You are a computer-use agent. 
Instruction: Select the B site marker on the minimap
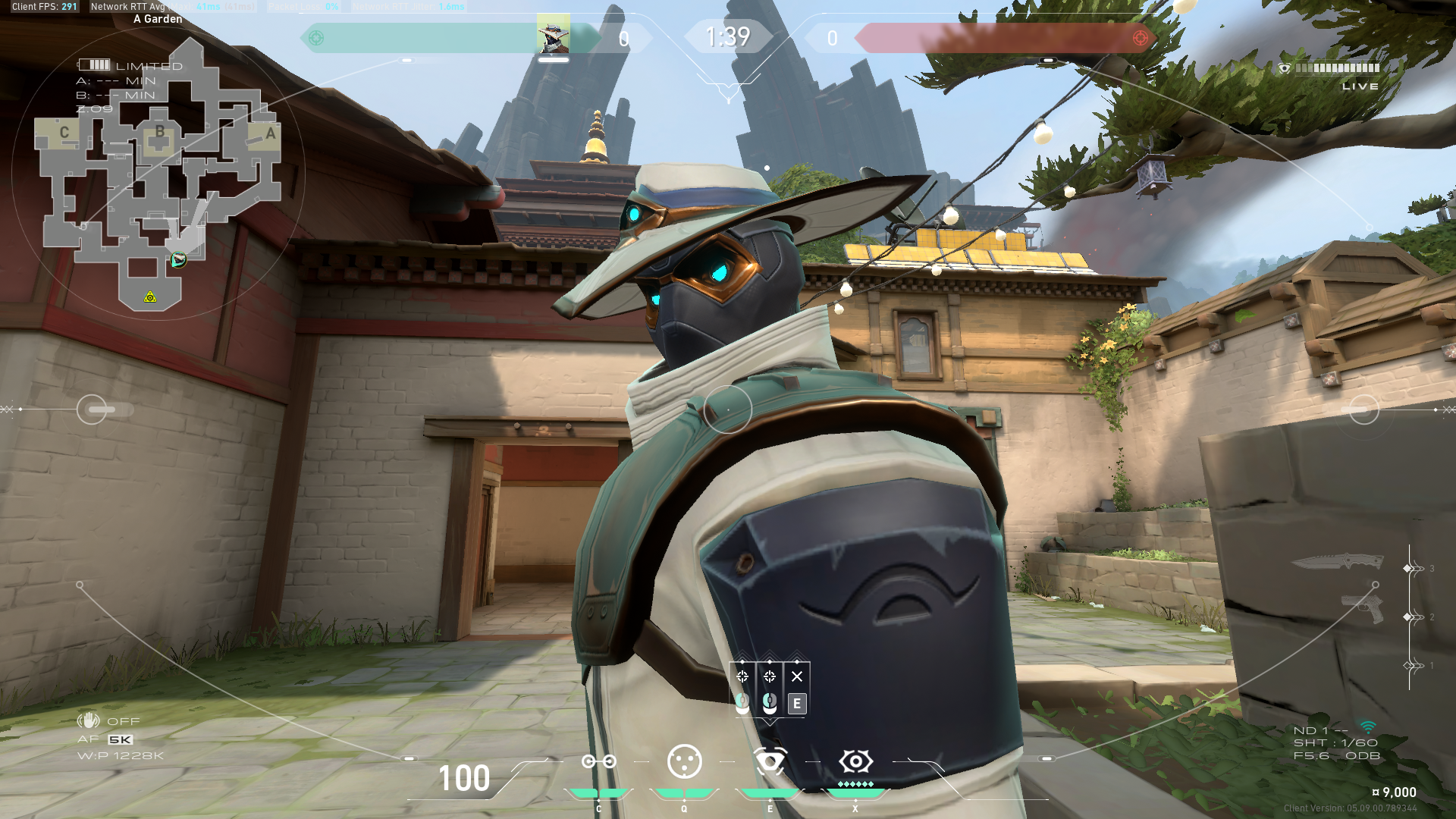click(x=159, y=132)
